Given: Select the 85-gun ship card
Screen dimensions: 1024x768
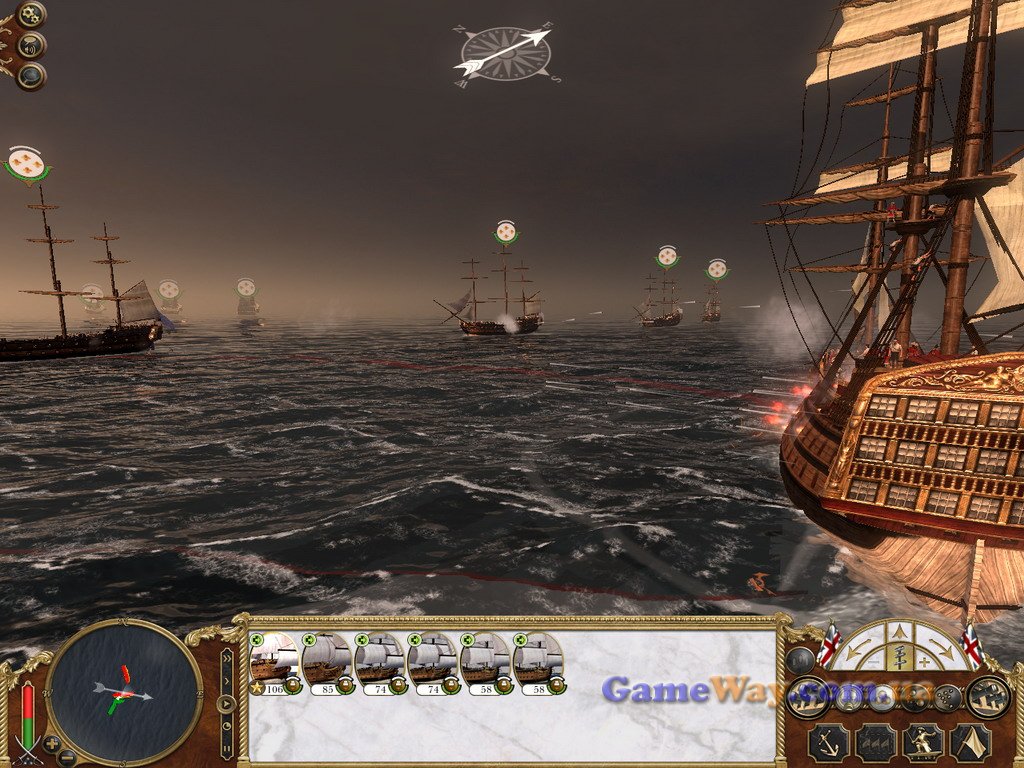Looking at the screenshot, I should coord(327,662).
